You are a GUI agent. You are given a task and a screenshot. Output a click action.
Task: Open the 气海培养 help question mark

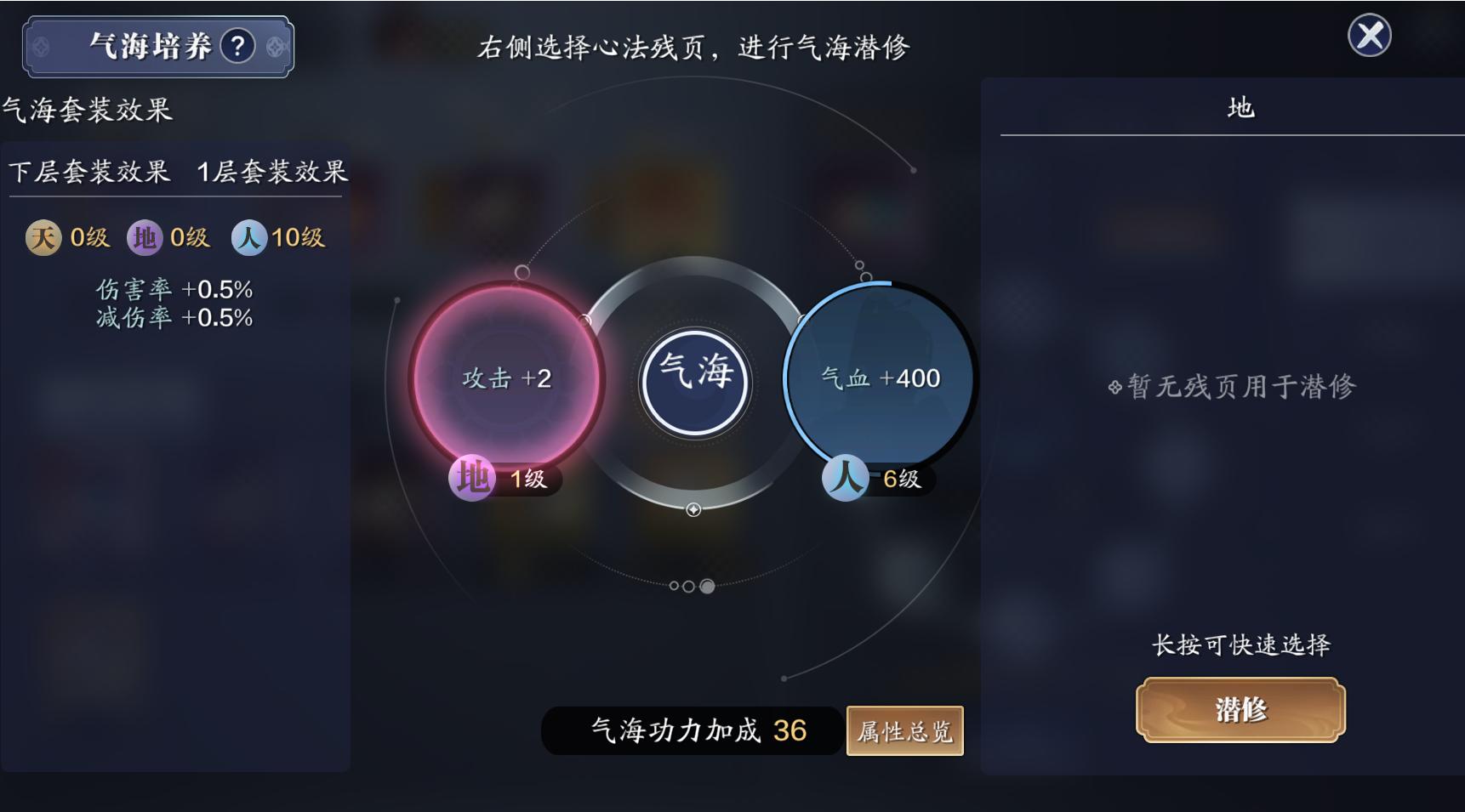[236, 48]
